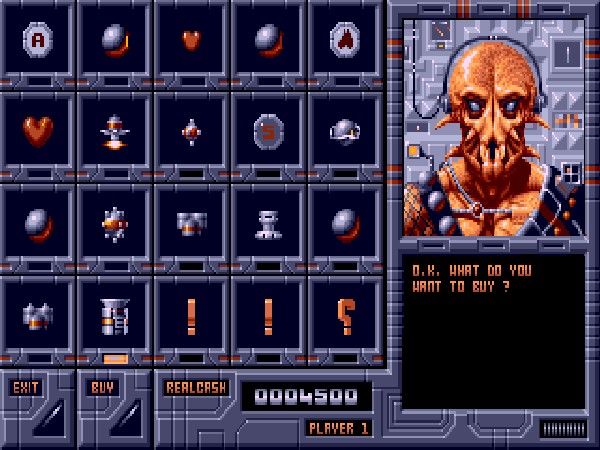Select the letter S badge item
The image size is (600, 450).
point(268,131)
